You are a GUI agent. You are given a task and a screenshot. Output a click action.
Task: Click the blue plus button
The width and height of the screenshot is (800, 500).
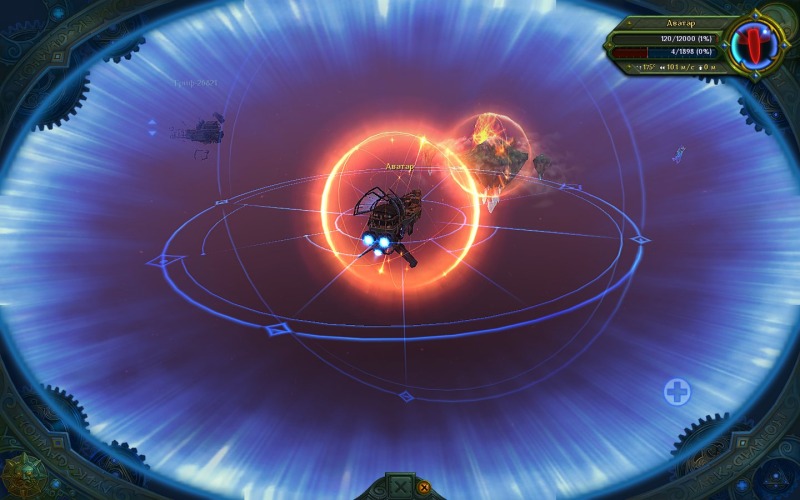(x=677, y=391)
